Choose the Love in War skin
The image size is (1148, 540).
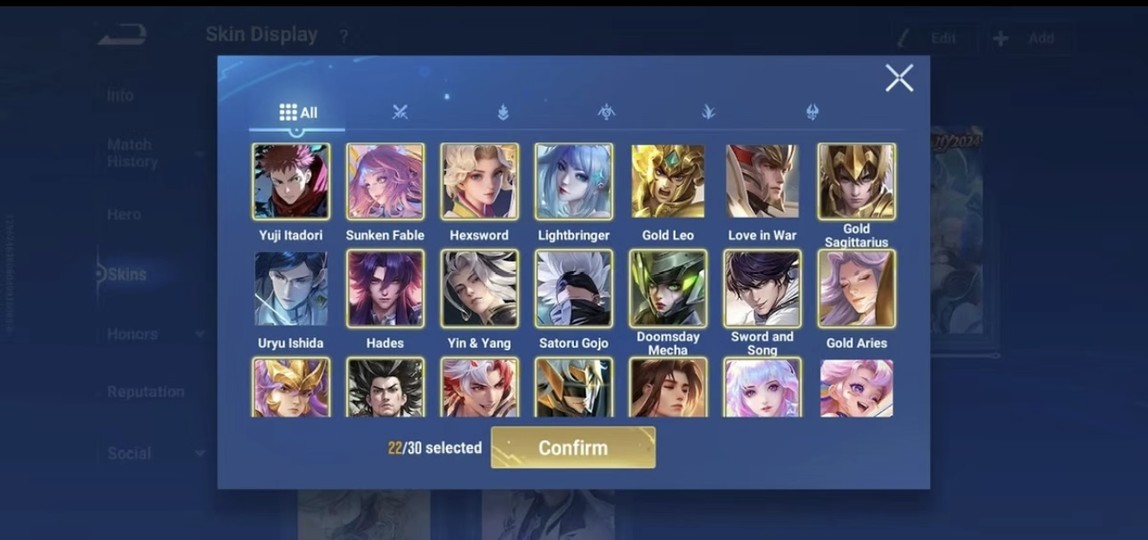click(x=762, y=182)
